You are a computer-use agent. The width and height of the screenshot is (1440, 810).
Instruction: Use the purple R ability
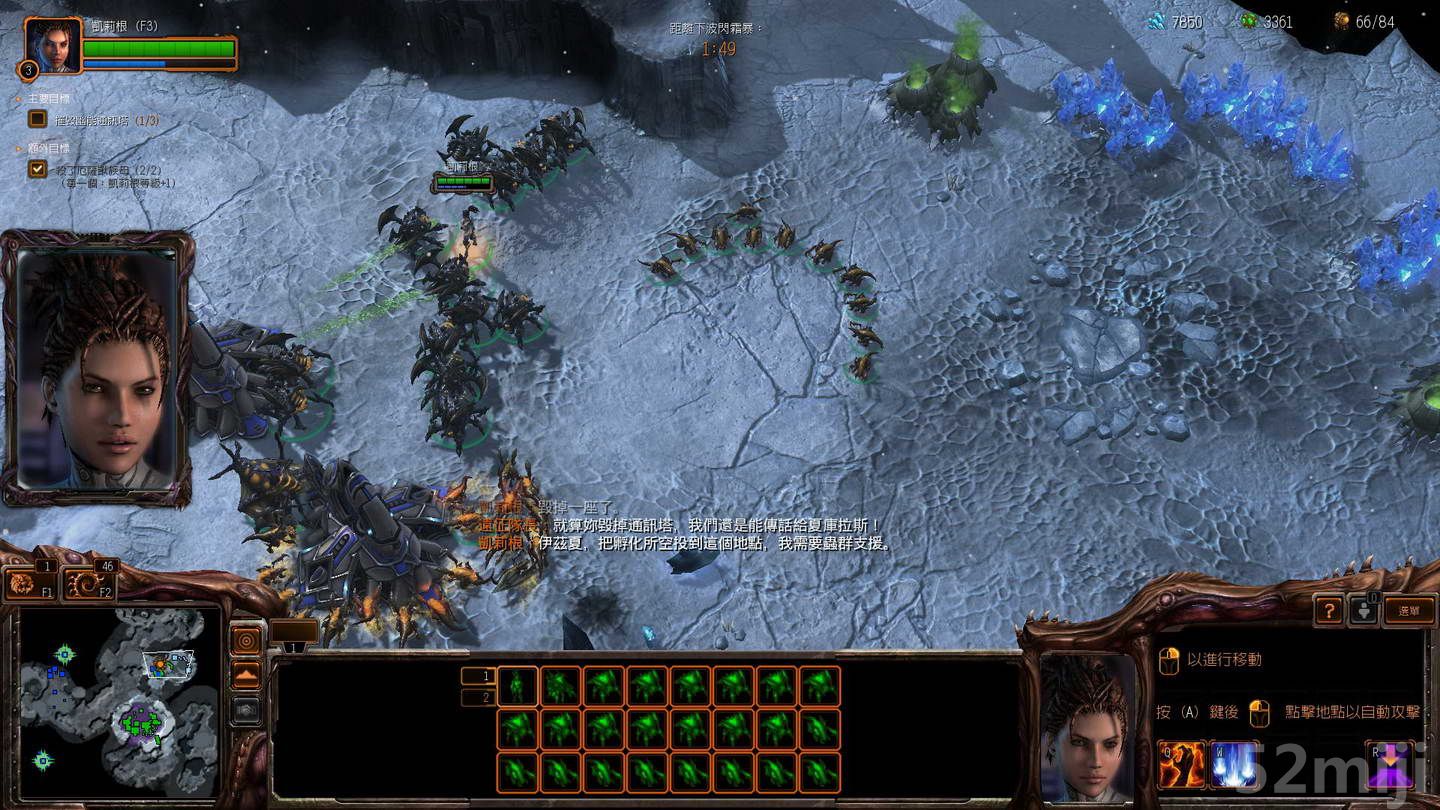coord(1392,766)
